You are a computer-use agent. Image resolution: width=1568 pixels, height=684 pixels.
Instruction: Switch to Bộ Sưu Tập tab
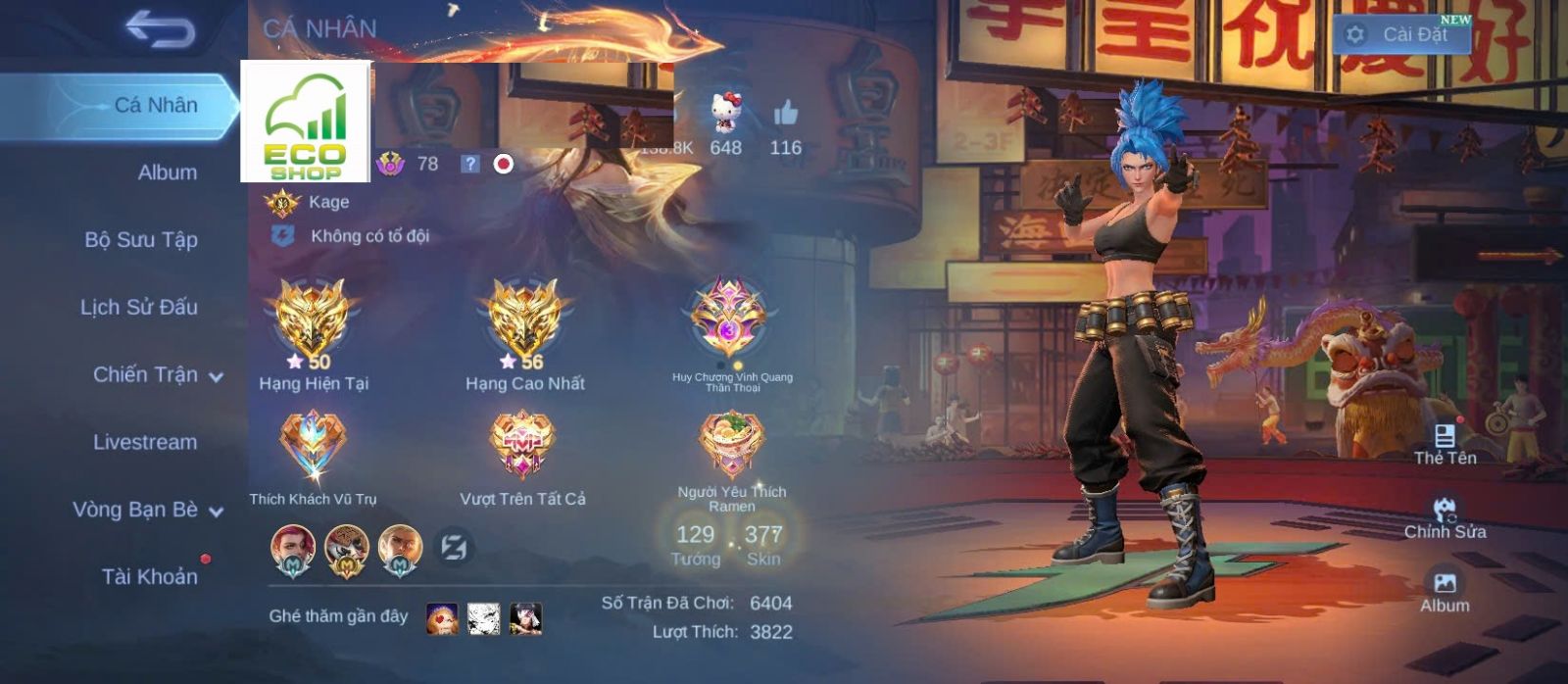point(141,240)
